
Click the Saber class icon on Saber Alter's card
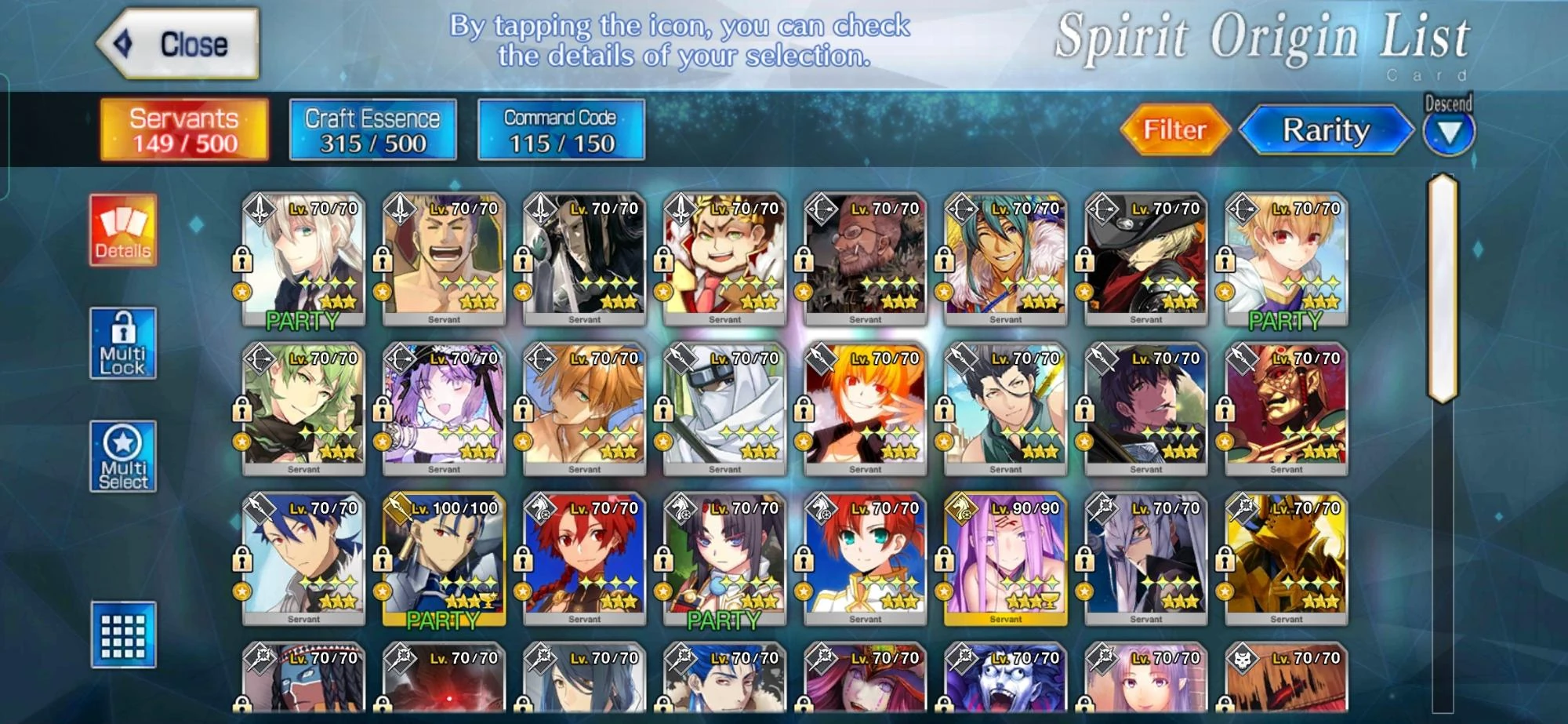pos(259,209)
